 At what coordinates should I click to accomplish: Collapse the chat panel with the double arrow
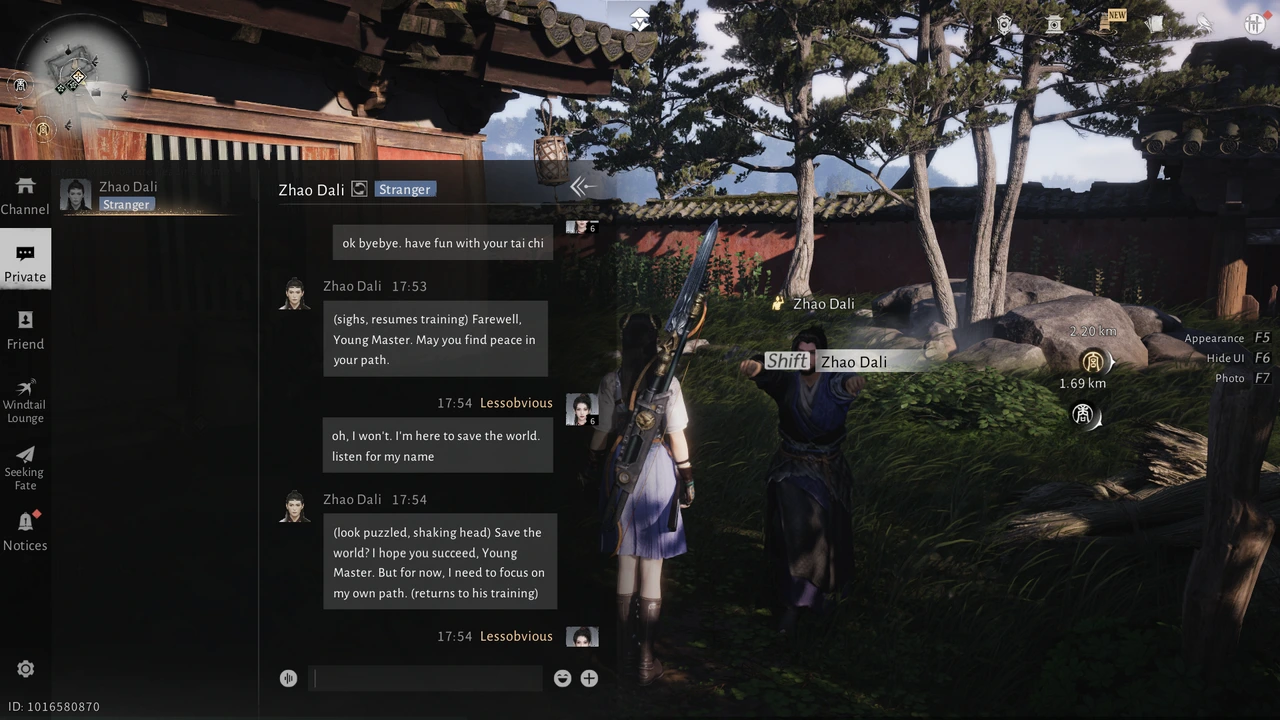click(582, 187)
